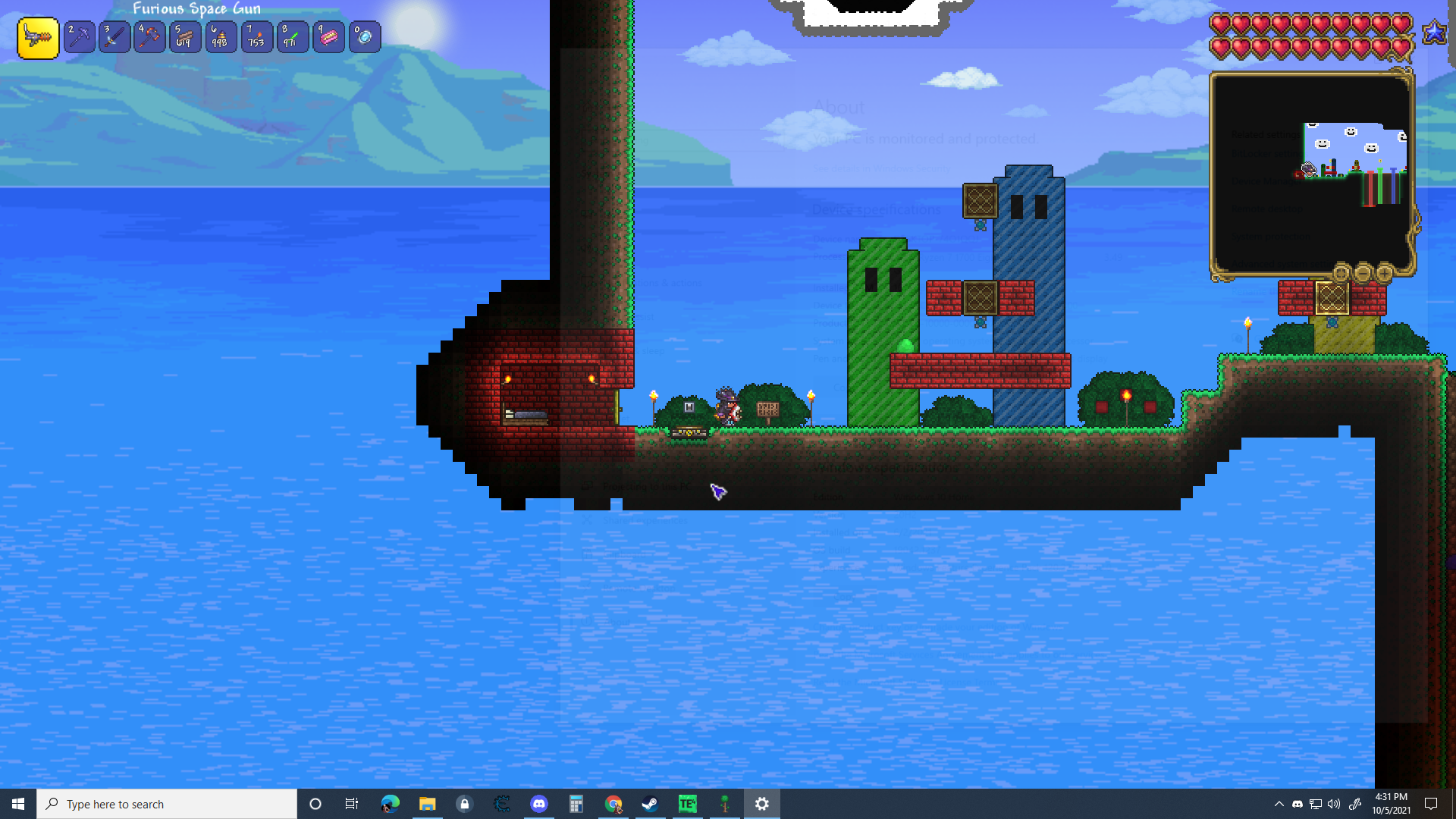The image size is (1456, 819).
Task: Select the shield accessory in hotbar slot 0
Action: [x=365, y=37]
